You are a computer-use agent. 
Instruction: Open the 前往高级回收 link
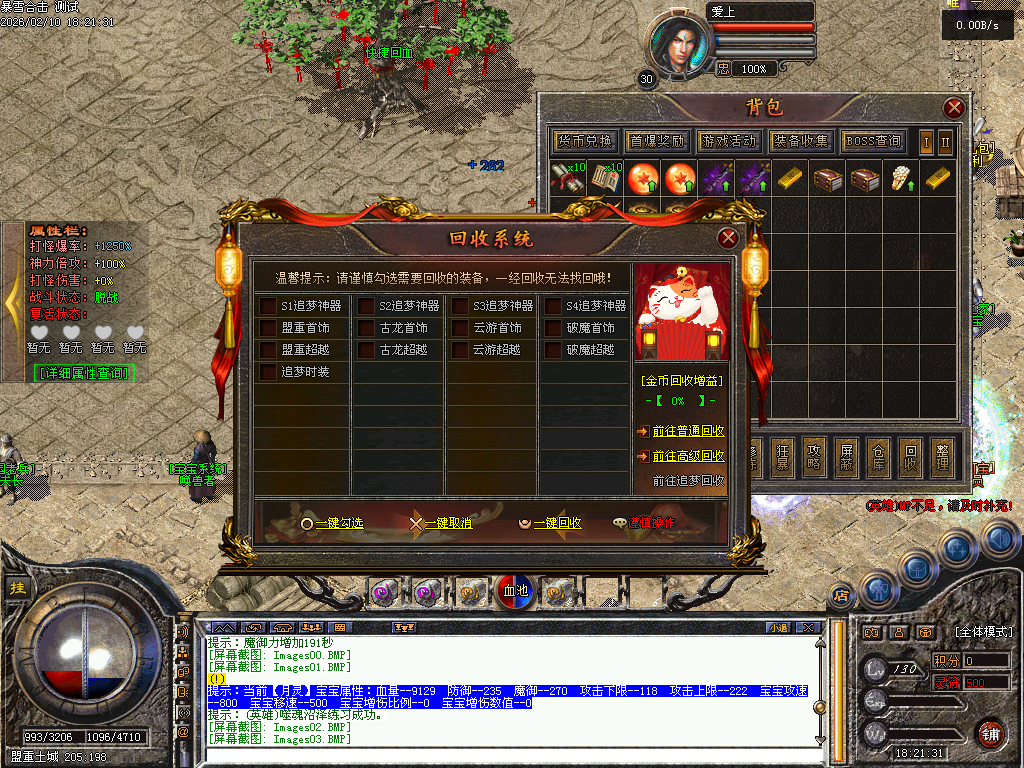click(x=688, y=456)
